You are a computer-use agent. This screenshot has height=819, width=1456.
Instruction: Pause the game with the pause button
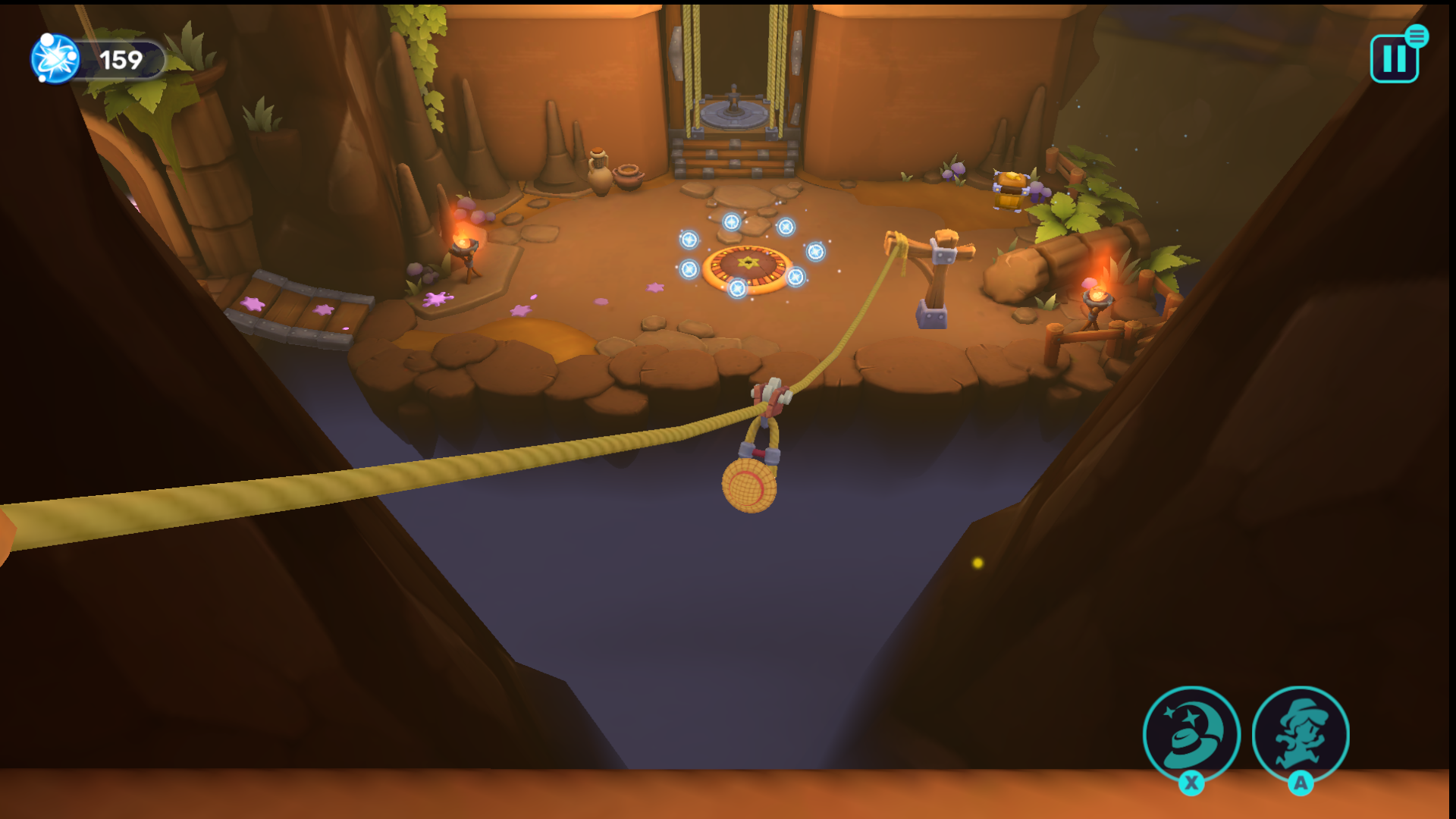(1394, 59)
